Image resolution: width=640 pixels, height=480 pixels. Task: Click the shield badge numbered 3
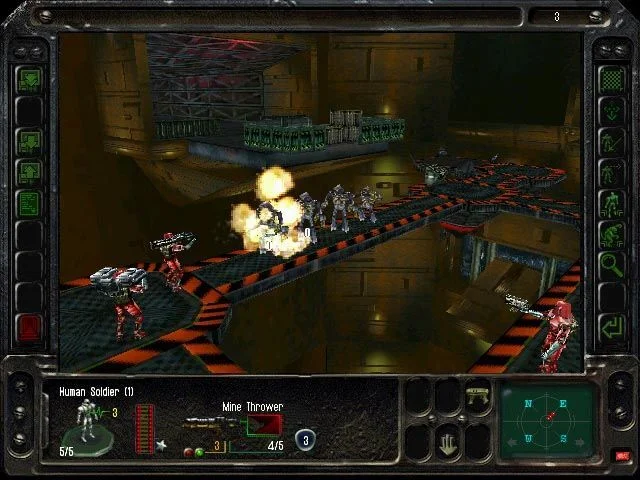304,438
